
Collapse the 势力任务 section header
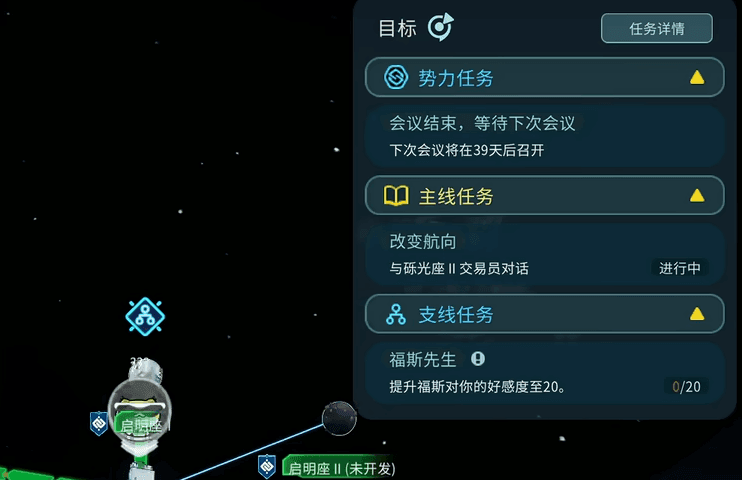coord(544,78)
